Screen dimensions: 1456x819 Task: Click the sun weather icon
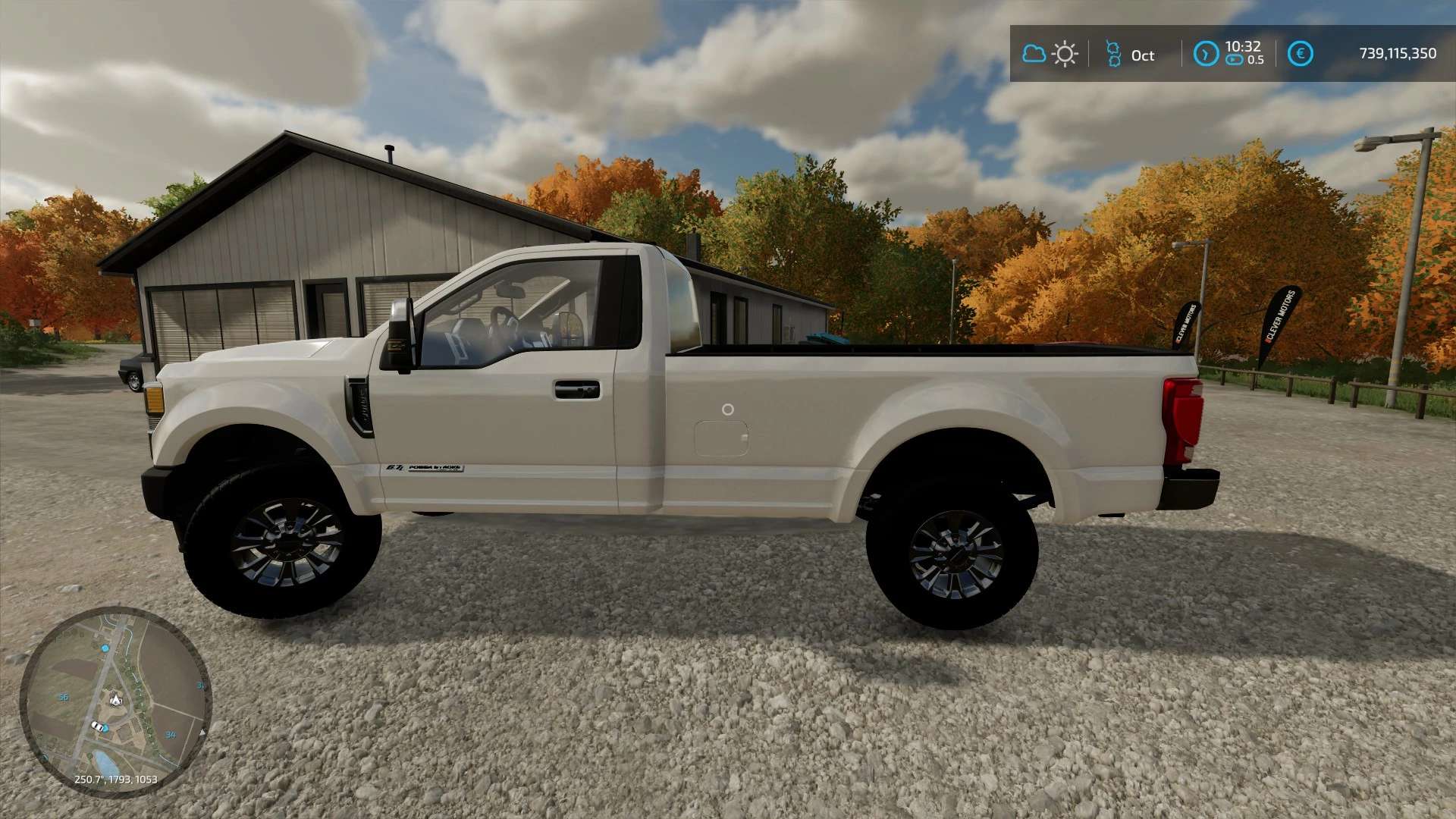[1065, 54]
